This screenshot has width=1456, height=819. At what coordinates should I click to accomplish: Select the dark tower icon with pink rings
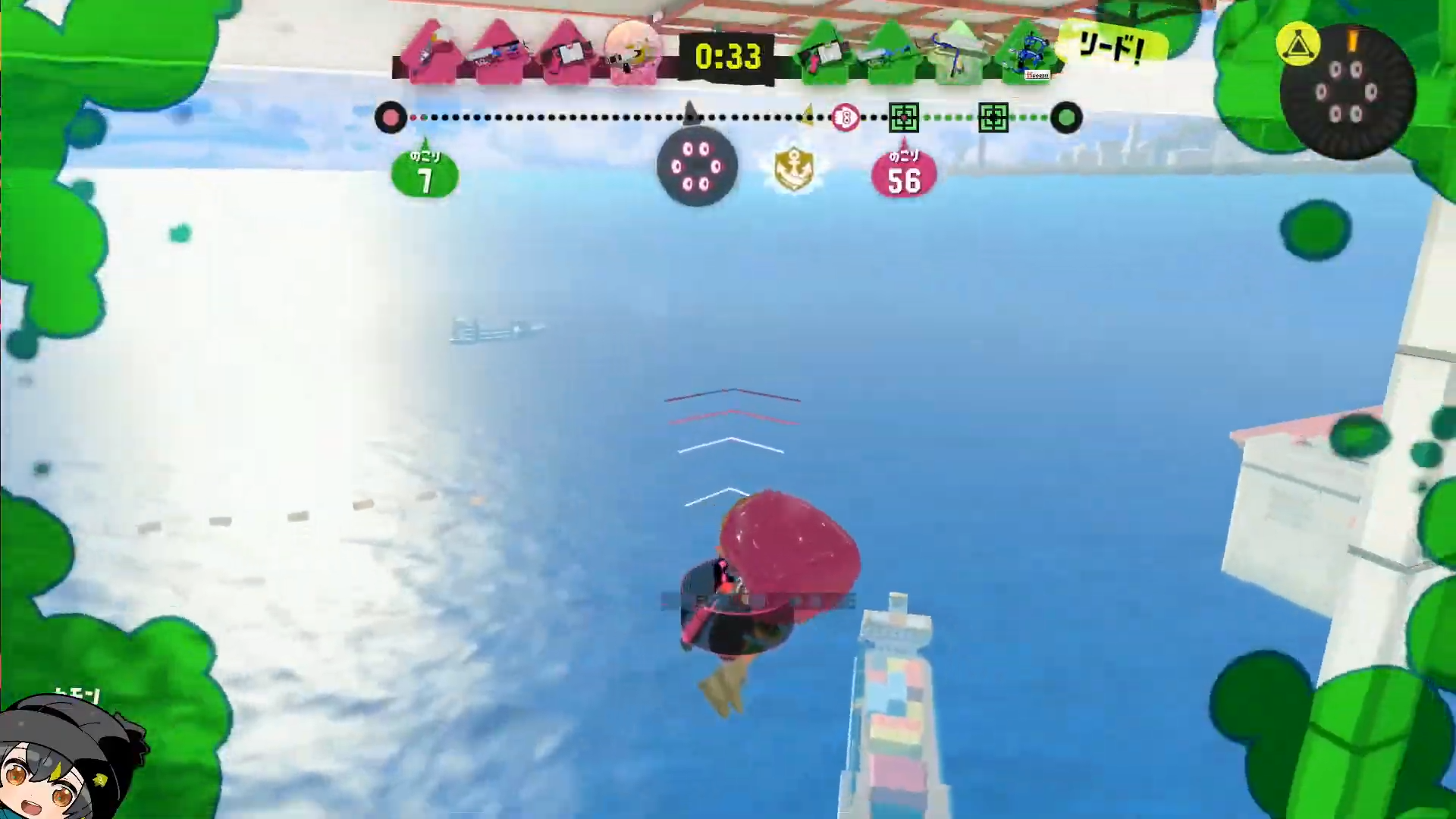point(697,167)
